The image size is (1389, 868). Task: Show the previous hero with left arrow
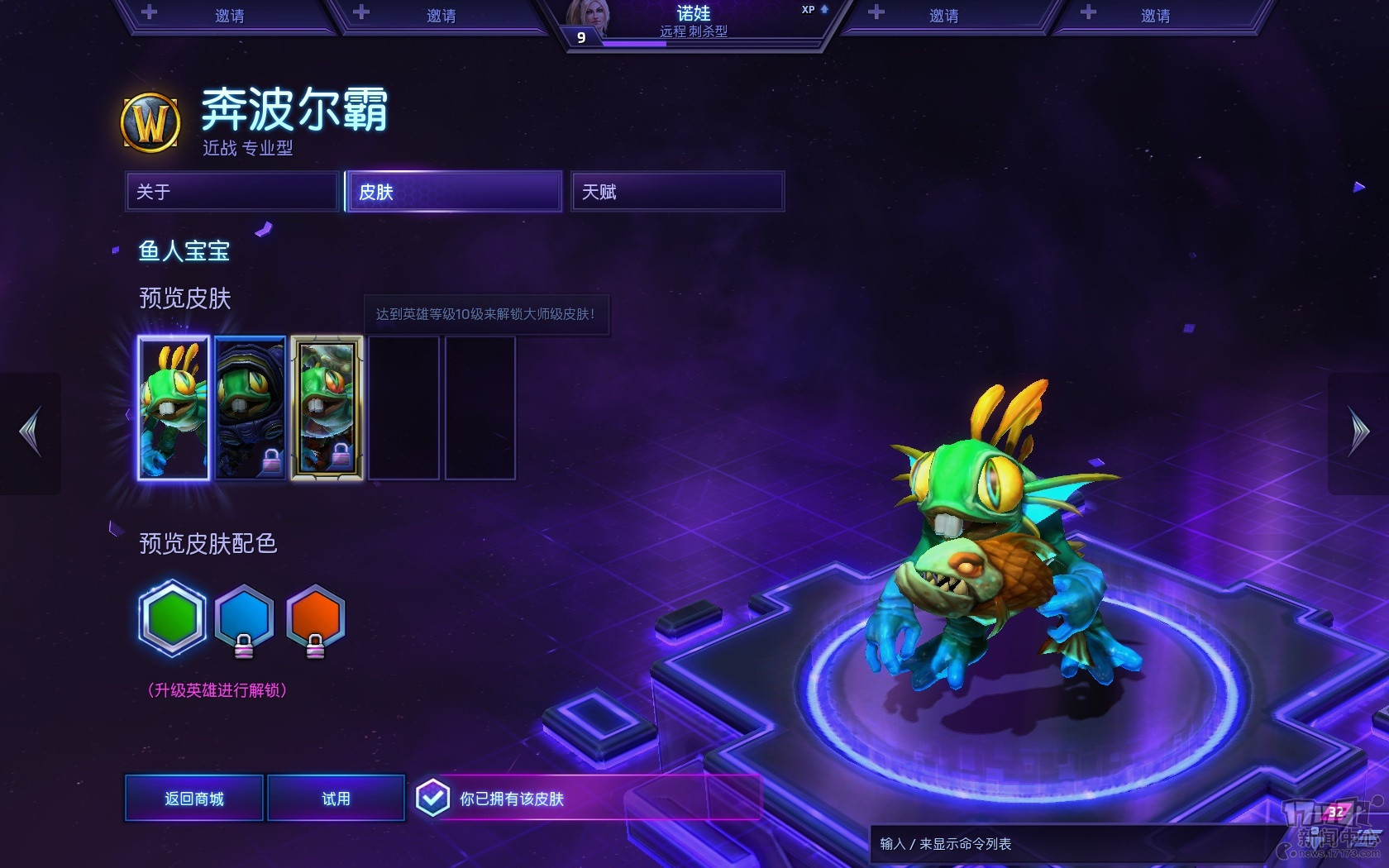click(31, 432)
